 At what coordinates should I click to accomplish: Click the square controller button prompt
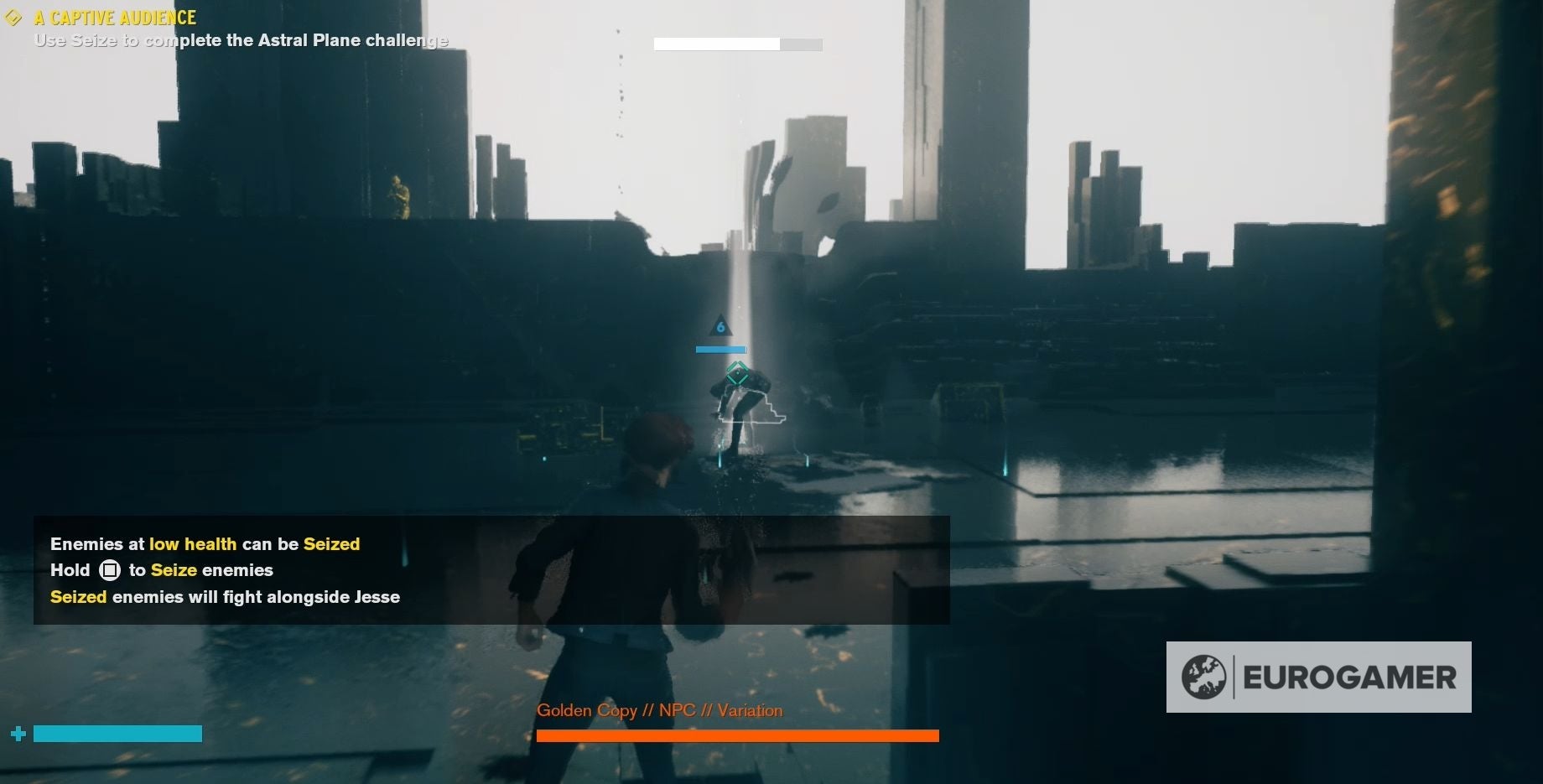coord(110,570)
